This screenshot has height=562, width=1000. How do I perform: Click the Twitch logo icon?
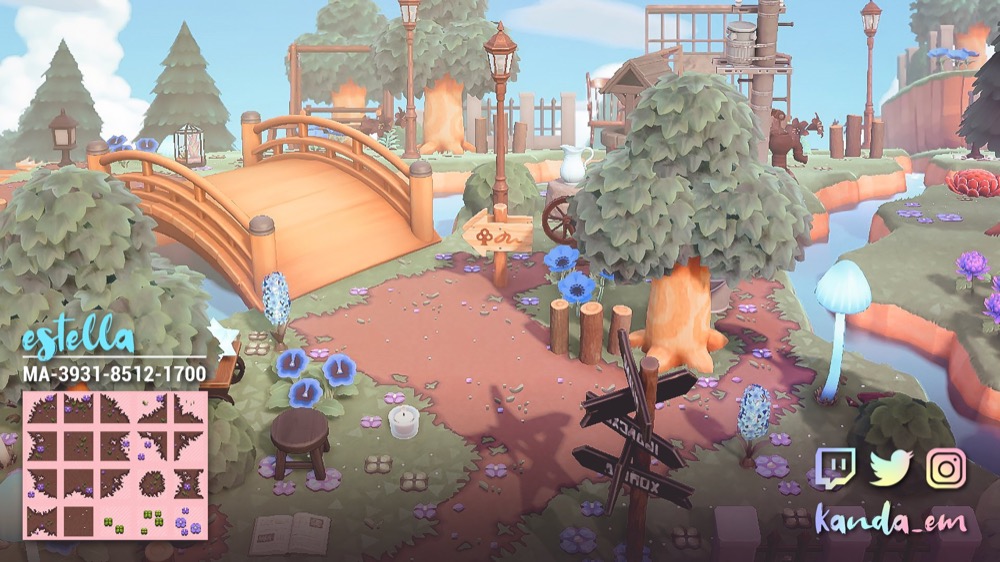click(x=835, y=468)
